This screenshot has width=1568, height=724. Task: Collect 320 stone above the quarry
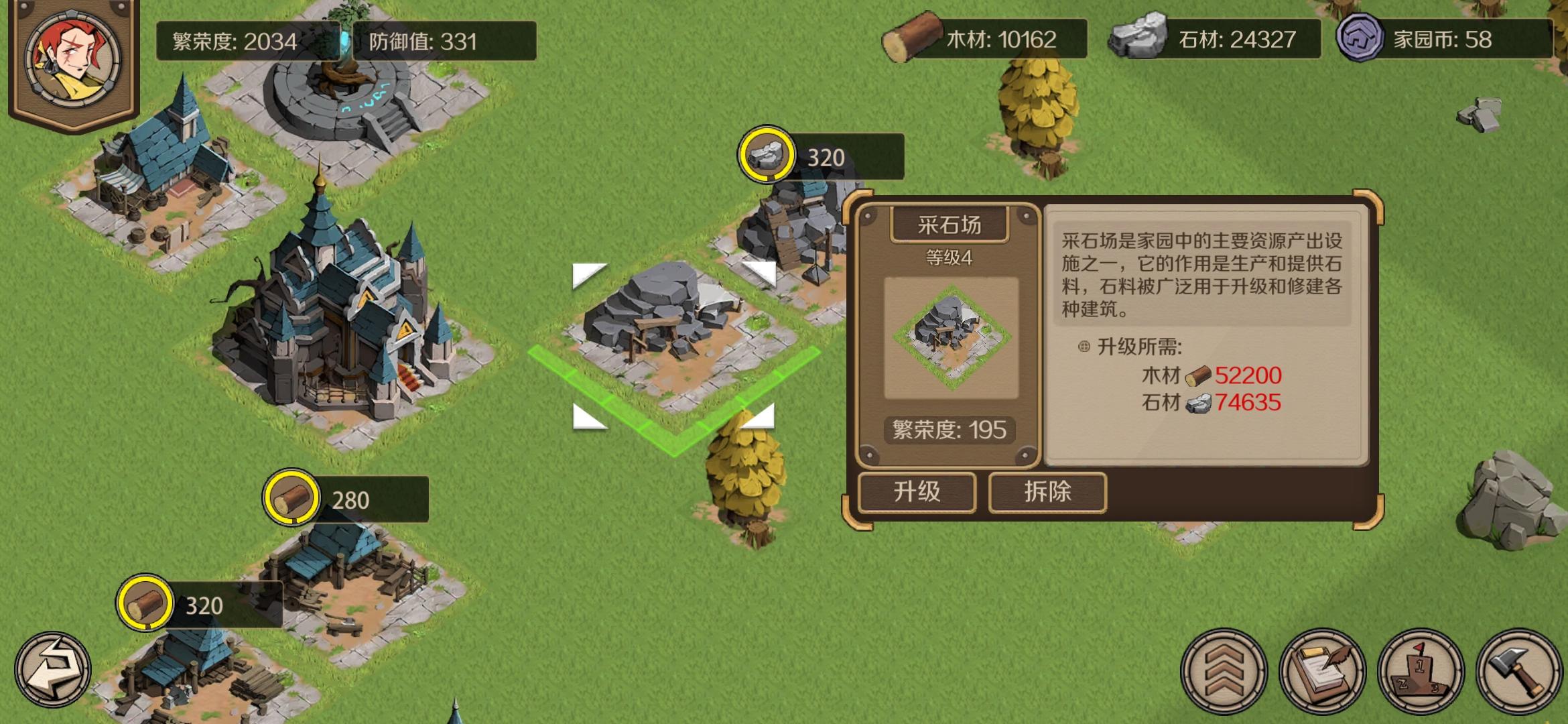767,156
